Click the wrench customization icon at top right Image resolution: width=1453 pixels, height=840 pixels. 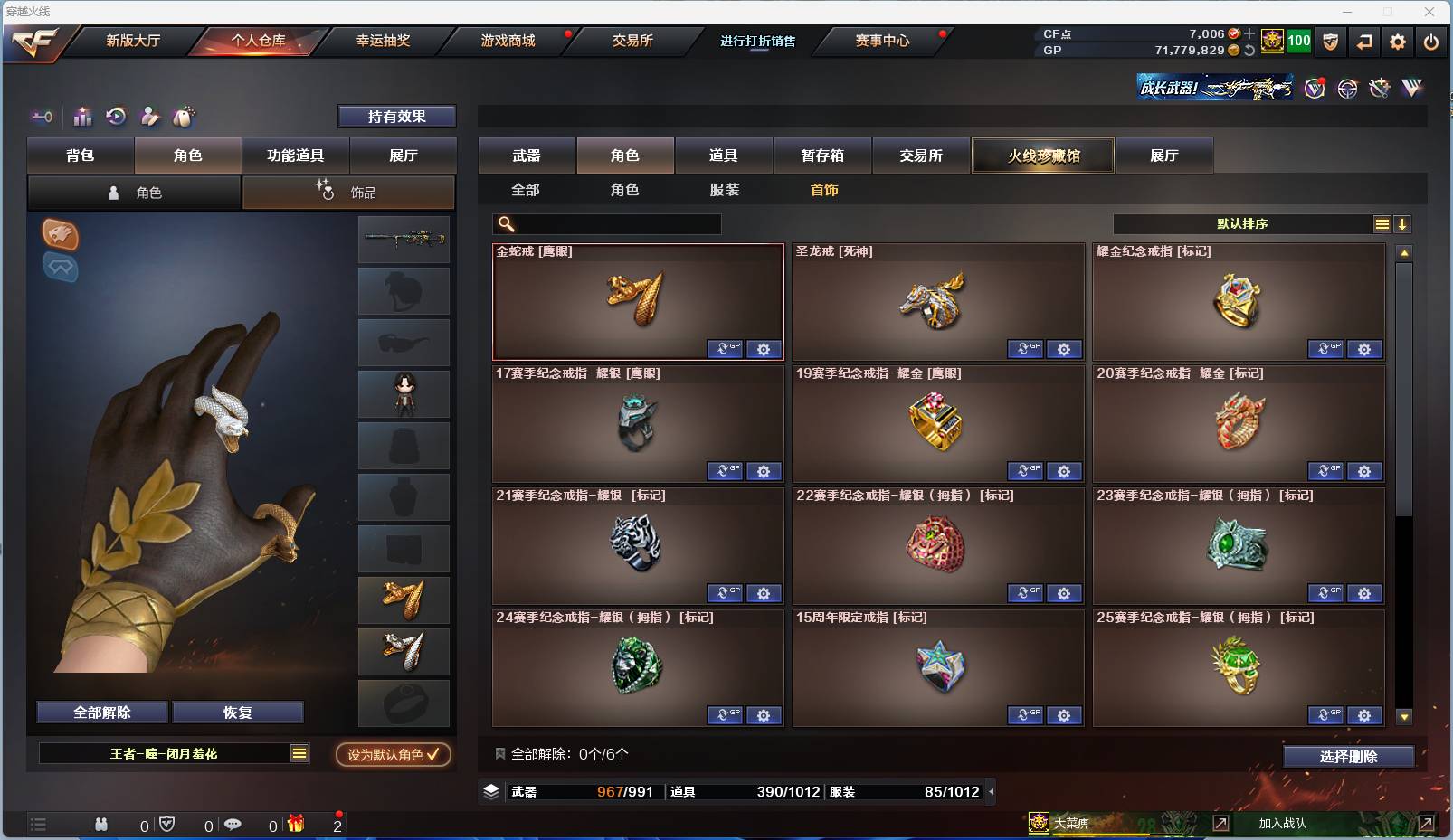(x=1380, y=88)
